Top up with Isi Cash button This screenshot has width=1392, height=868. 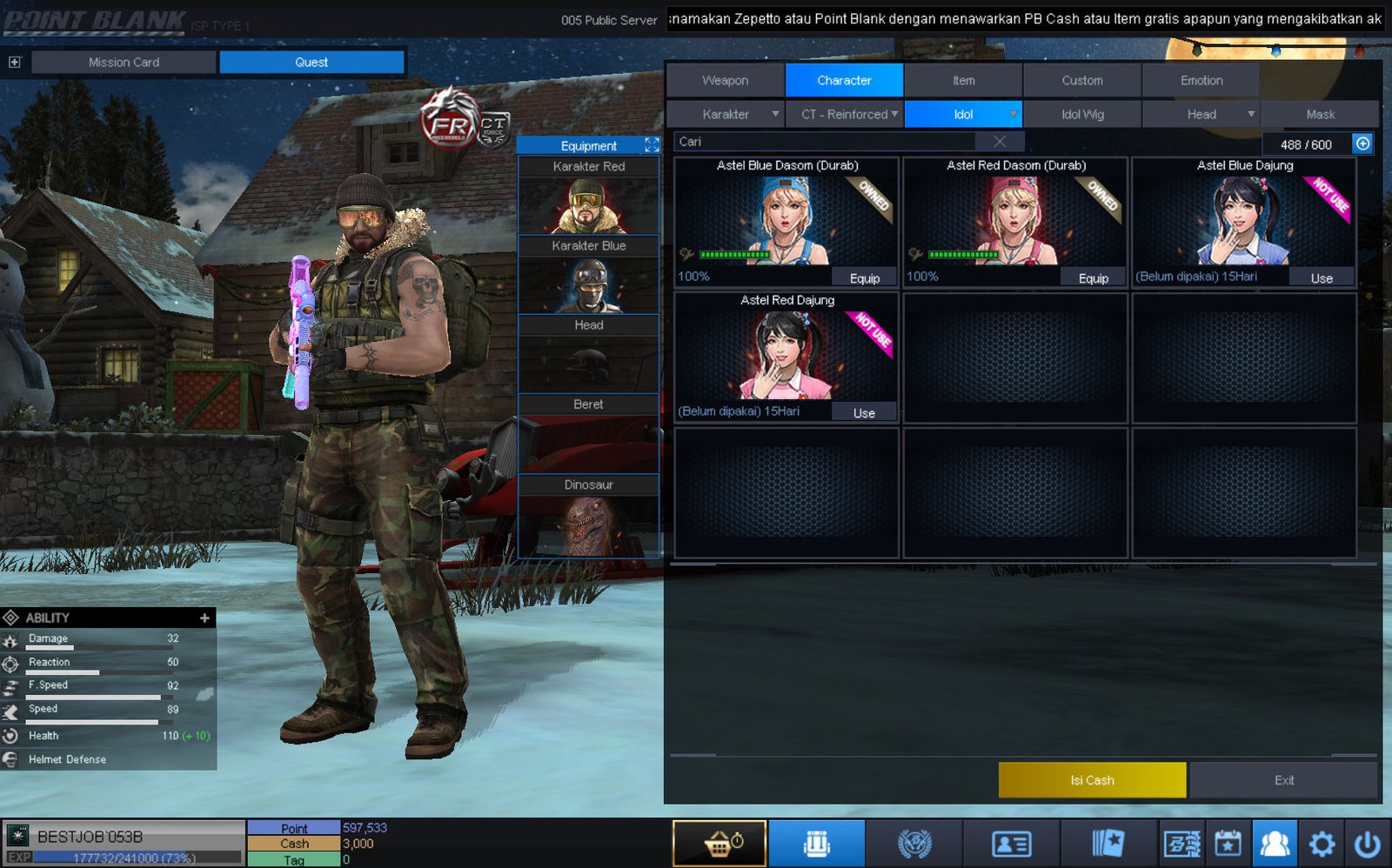(1092, 780)
